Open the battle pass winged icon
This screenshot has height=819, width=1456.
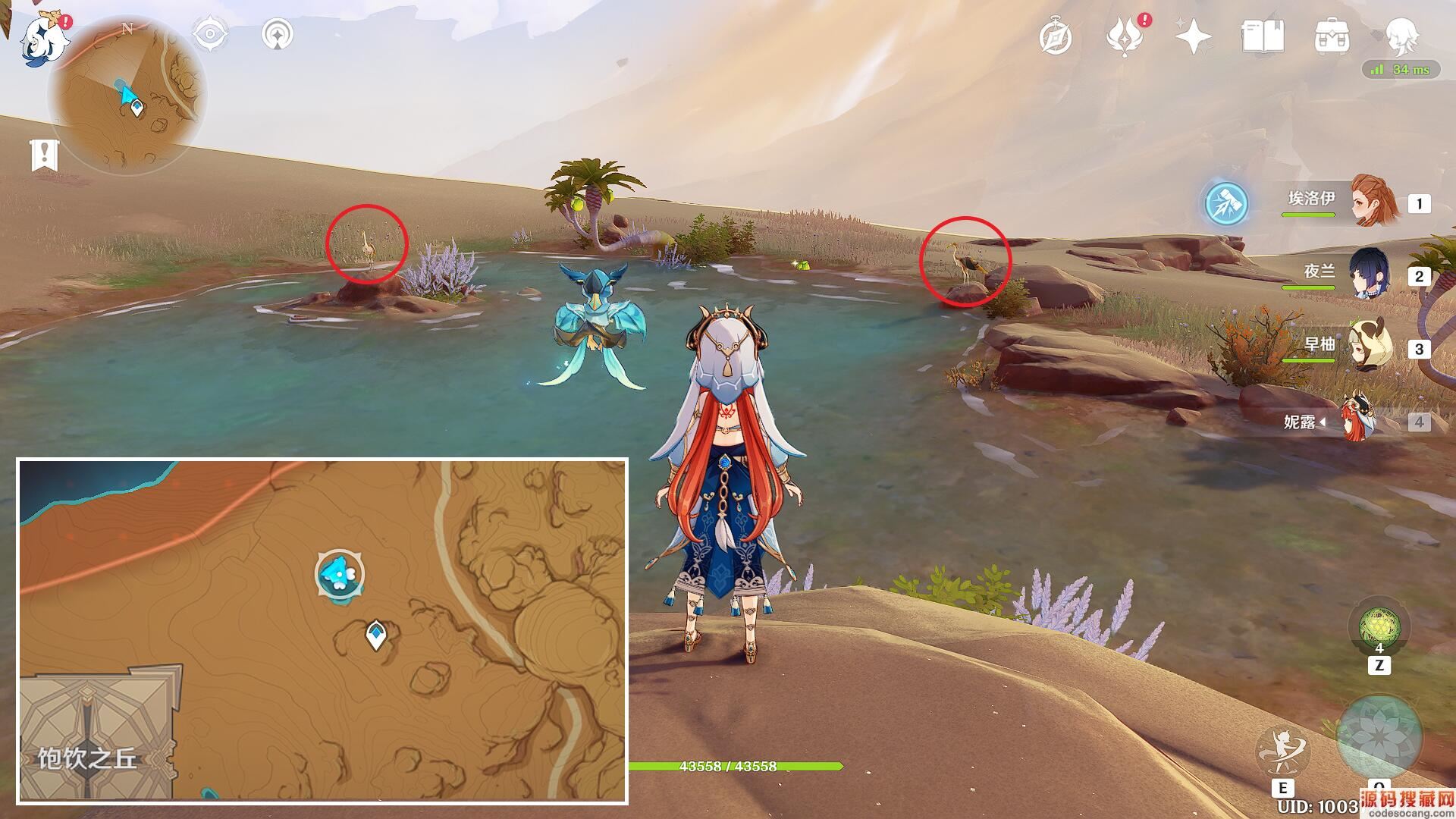[x=1124, y=36]
